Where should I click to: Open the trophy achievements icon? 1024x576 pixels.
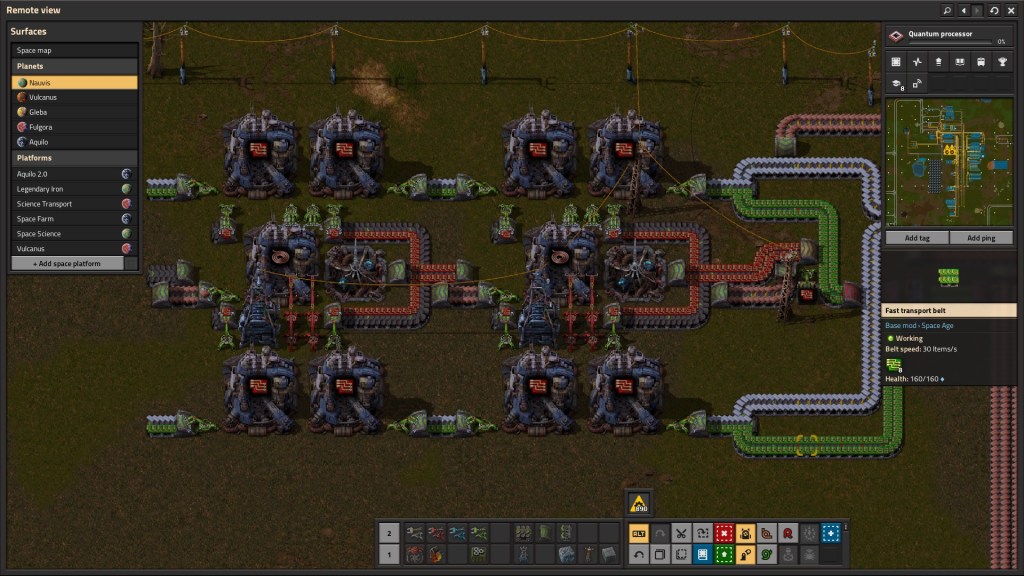tap(1003, 62)
